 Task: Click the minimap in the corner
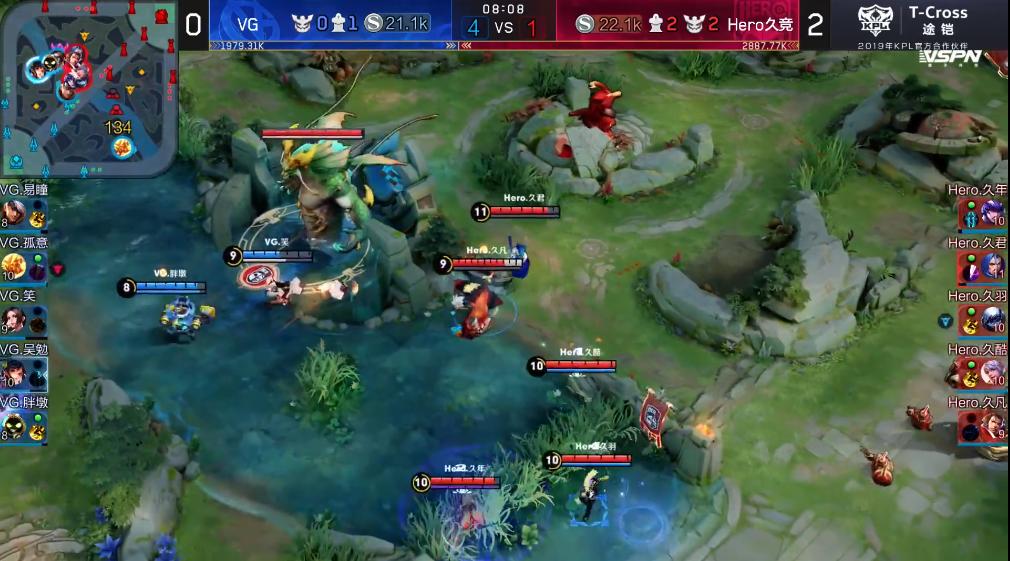89,88
